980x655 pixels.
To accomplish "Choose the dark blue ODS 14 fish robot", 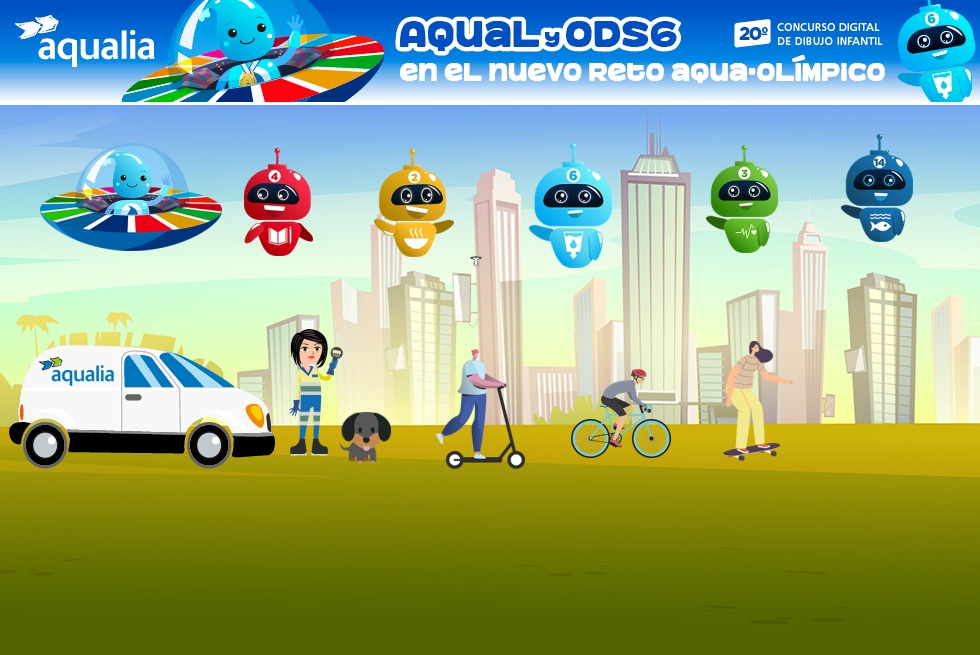I will pyautogui.click(x=878, y=192).
